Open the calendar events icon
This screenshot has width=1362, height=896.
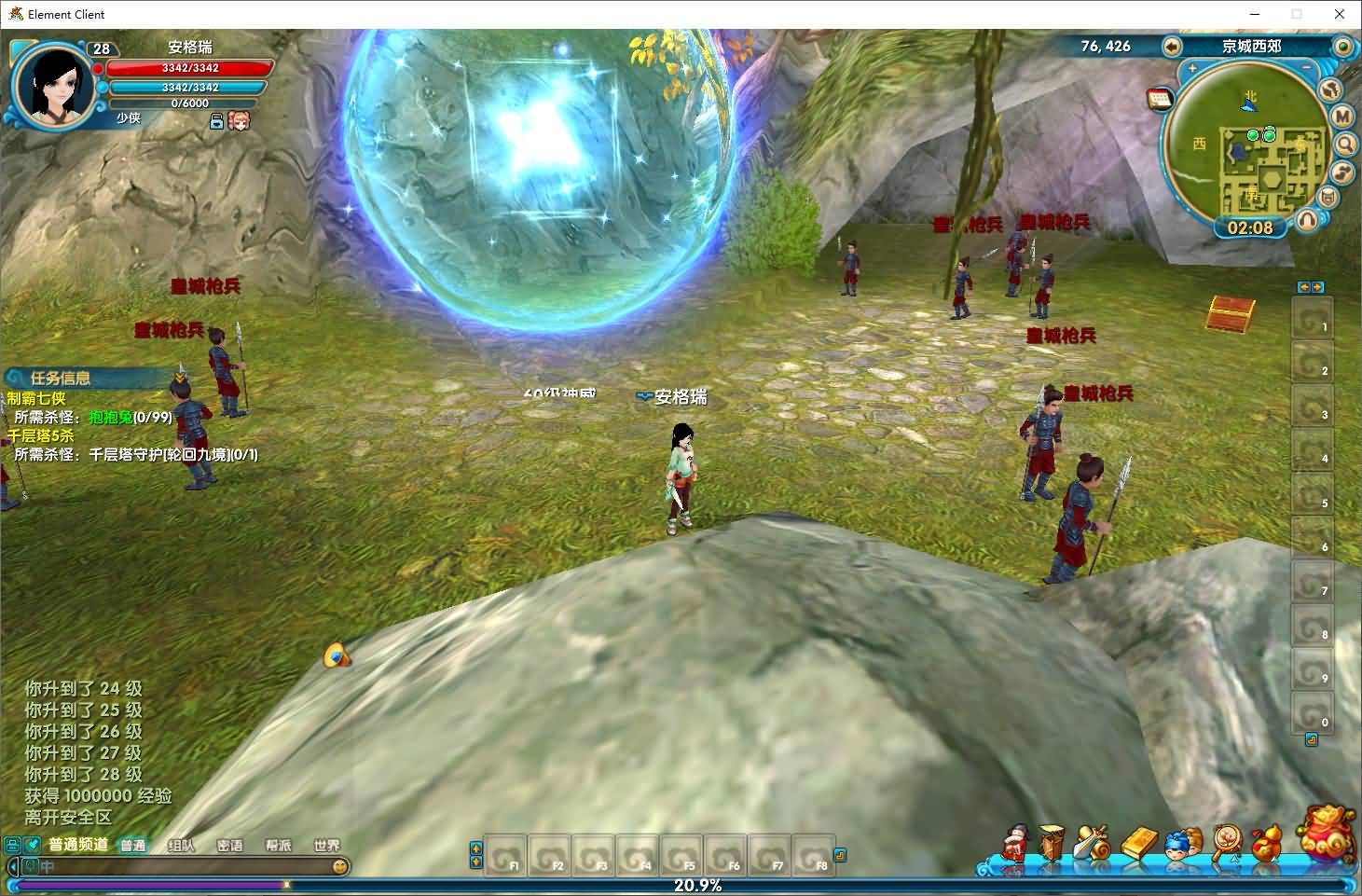(x=1160, y=100)
